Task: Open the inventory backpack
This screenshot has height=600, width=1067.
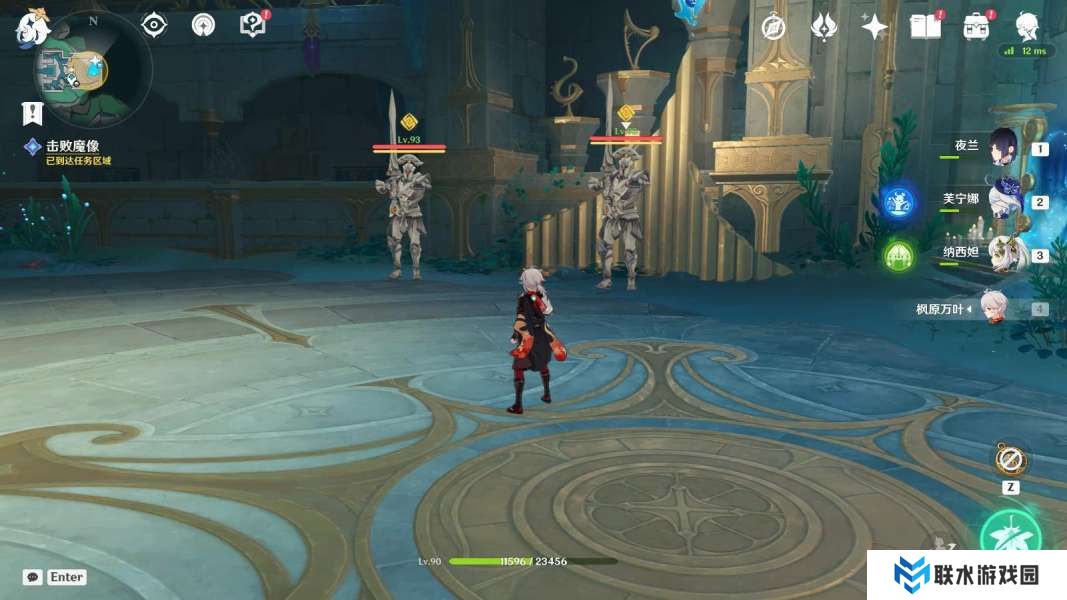Action: pos(976,27)
